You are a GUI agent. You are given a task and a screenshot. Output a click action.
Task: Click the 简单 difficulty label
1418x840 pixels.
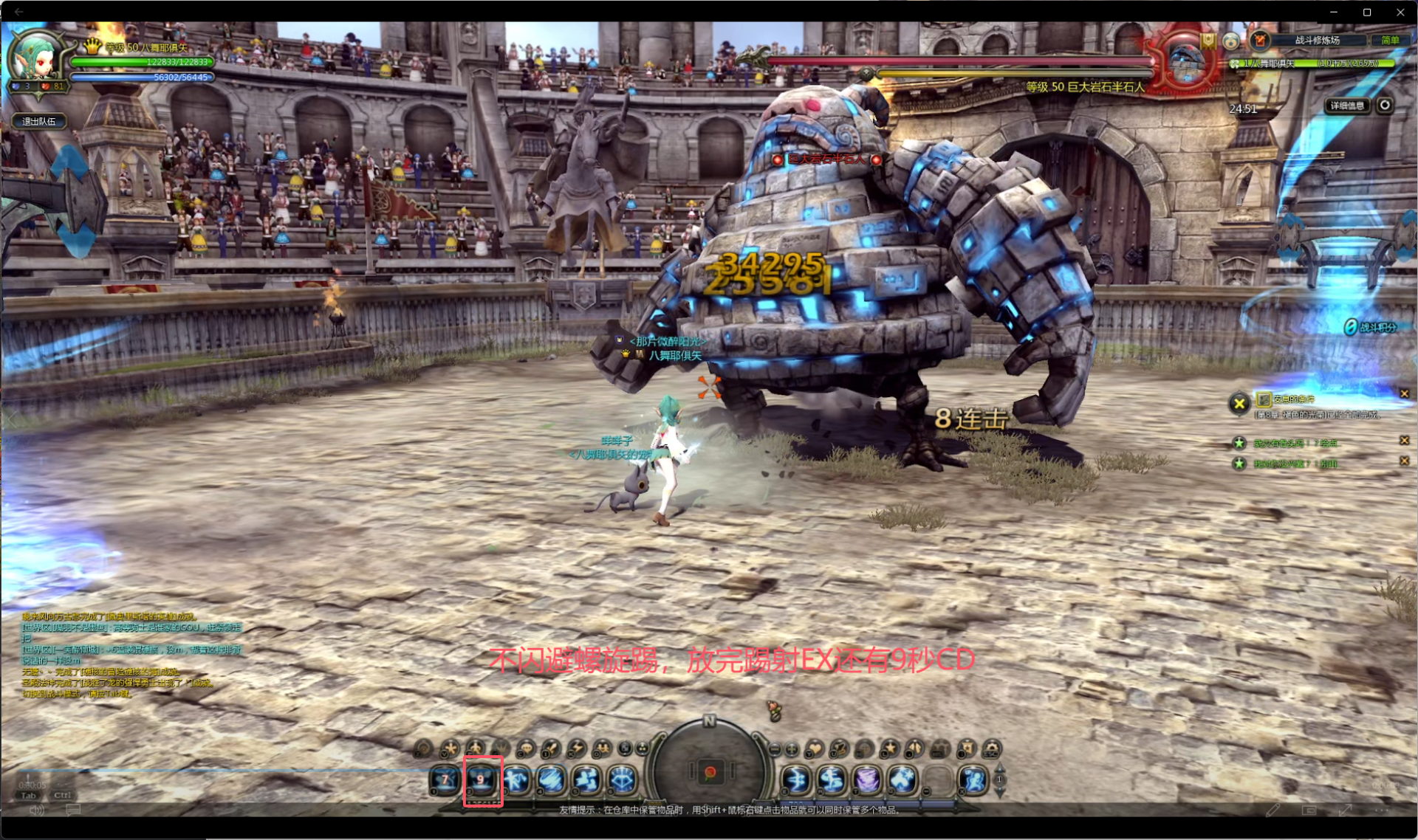(x=1389, y=41)
